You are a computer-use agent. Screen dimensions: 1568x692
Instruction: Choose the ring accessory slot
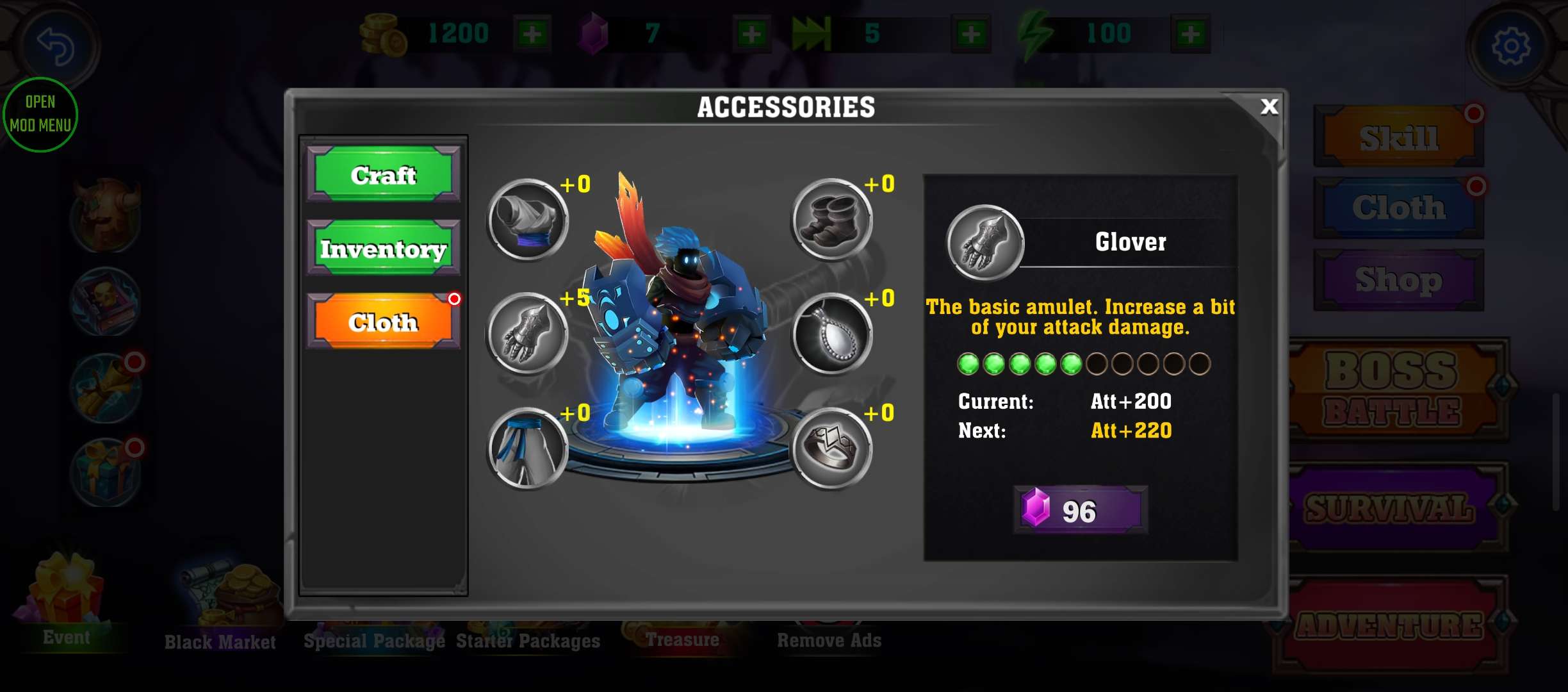831,448
